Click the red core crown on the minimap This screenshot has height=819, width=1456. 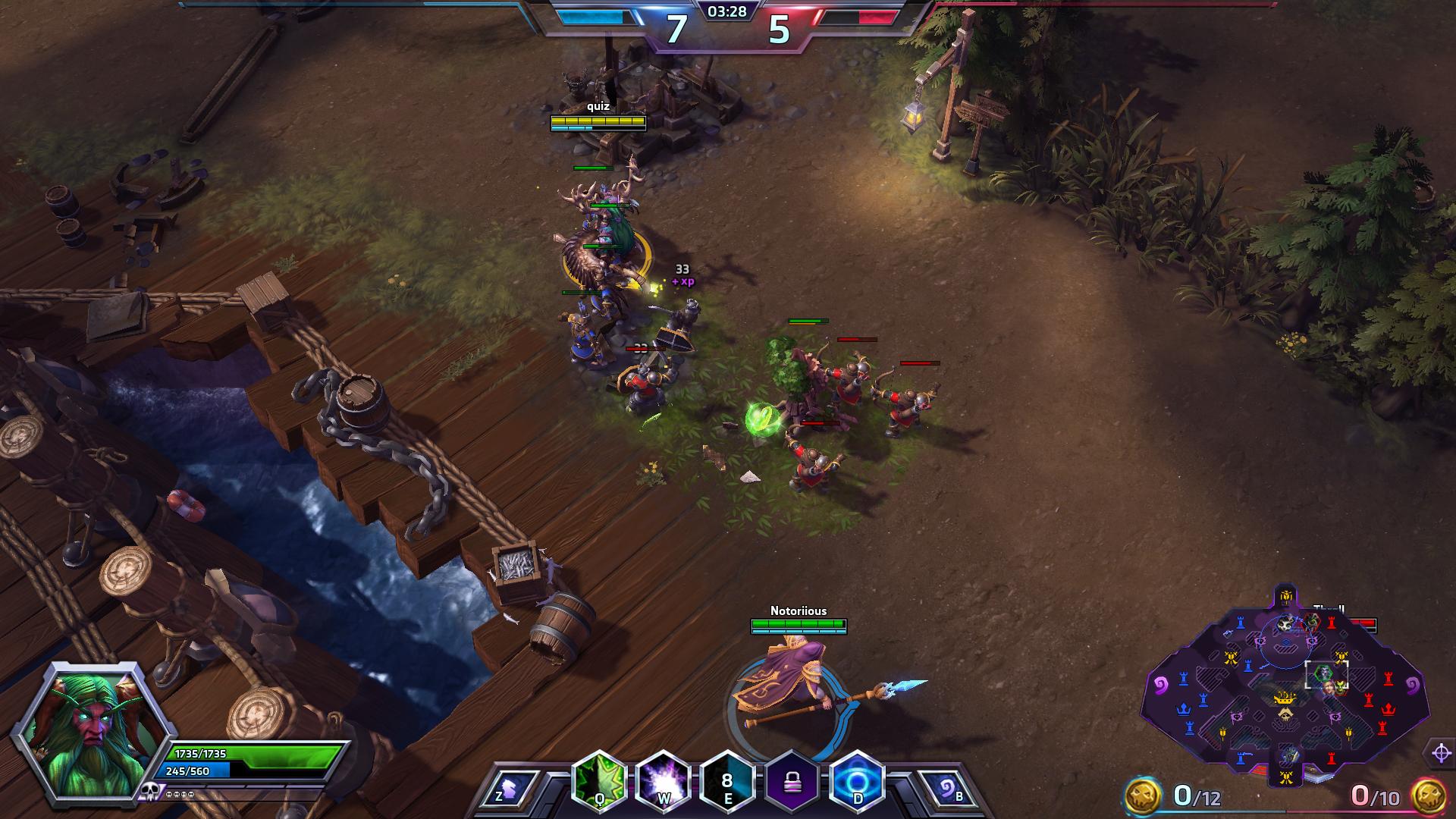pyautogui.click(x=1389, y=709)
